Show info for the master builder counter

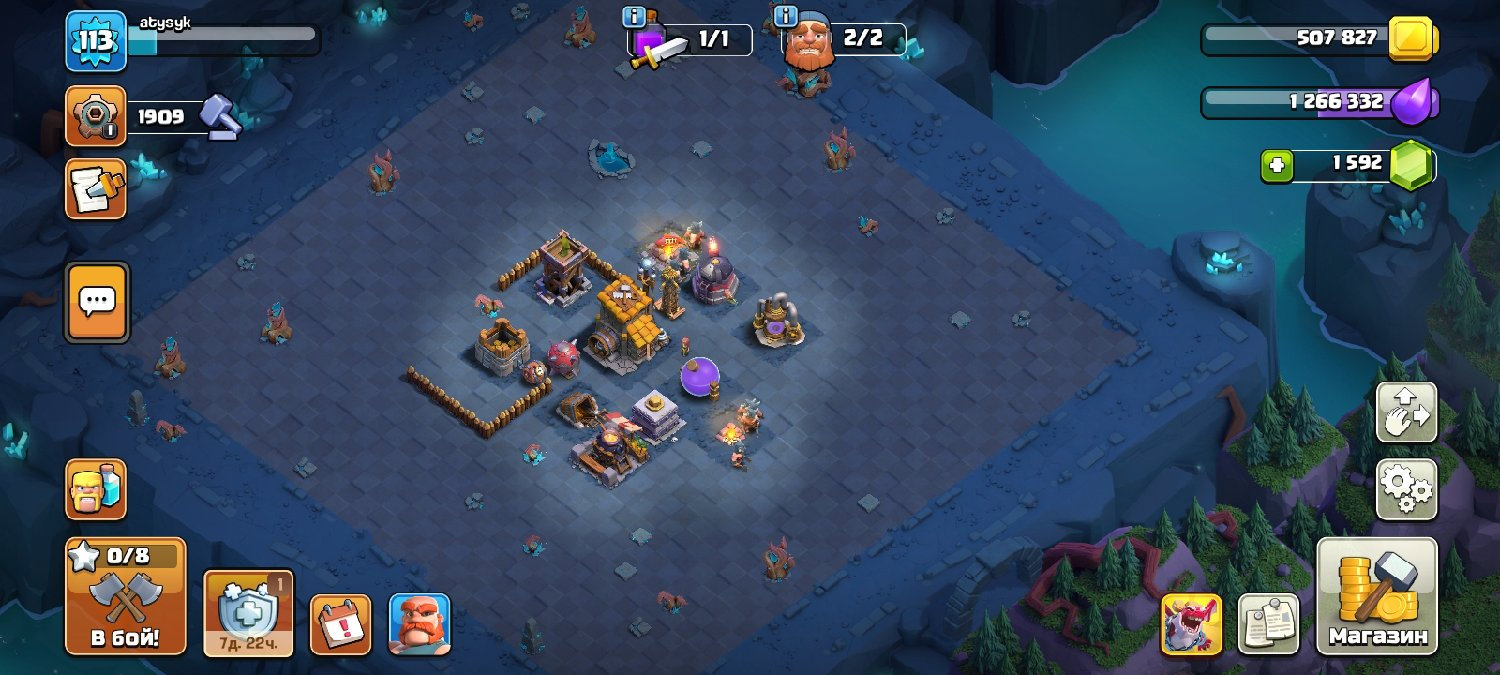pos(785,17)
